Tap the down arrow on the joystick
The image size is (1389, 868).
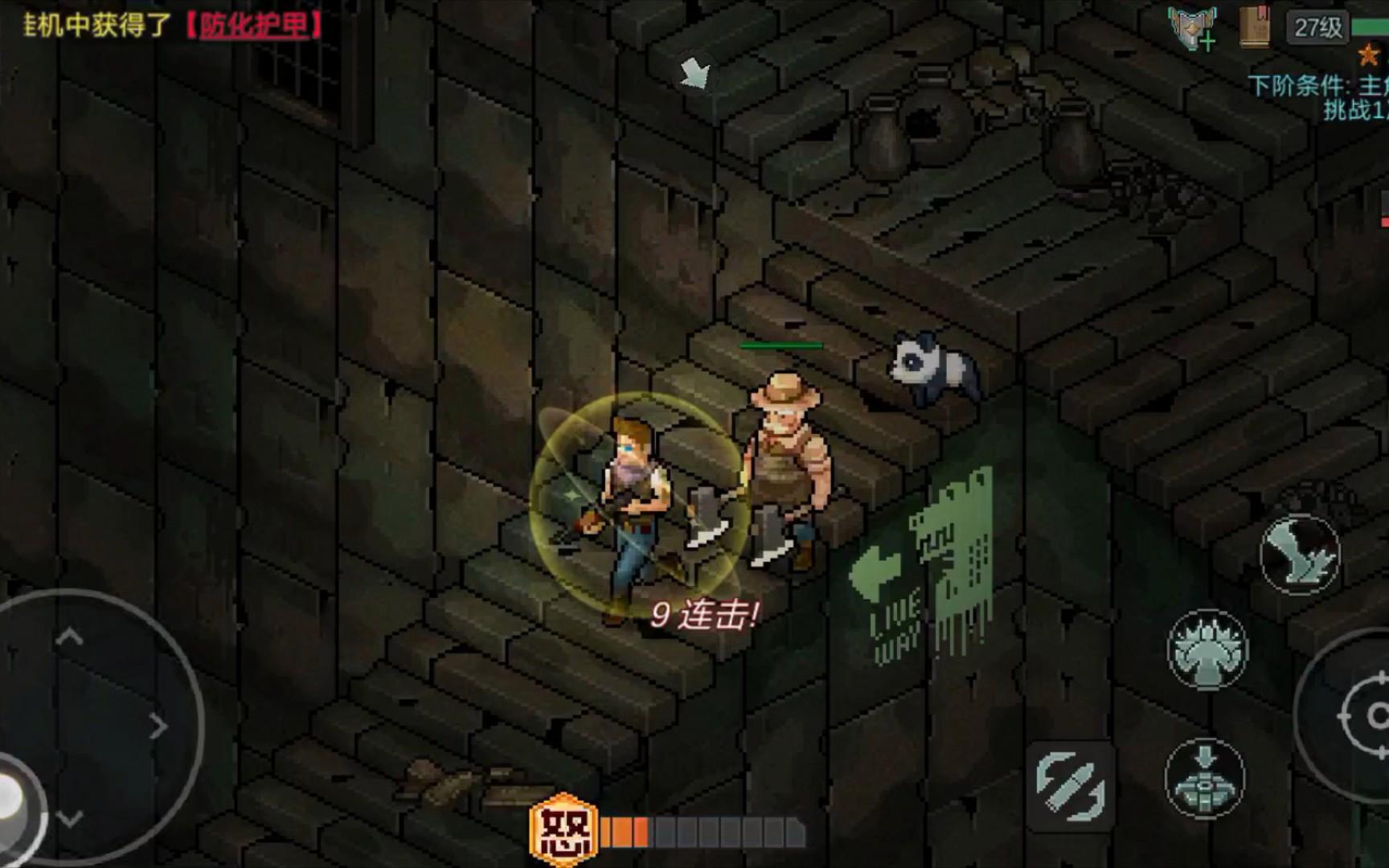point(70,818)
